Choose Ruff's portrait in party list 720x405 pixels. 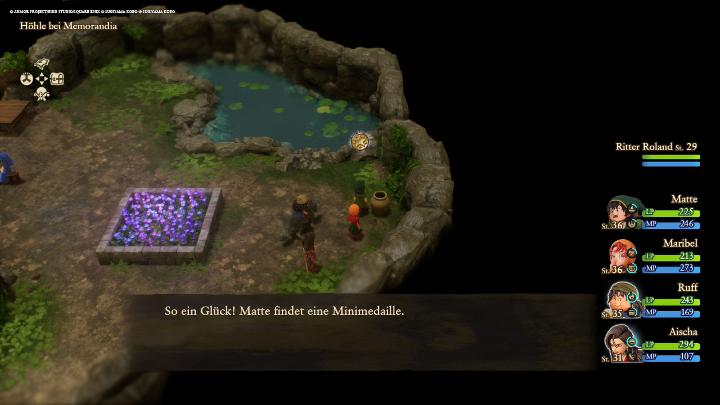point(622,299)
